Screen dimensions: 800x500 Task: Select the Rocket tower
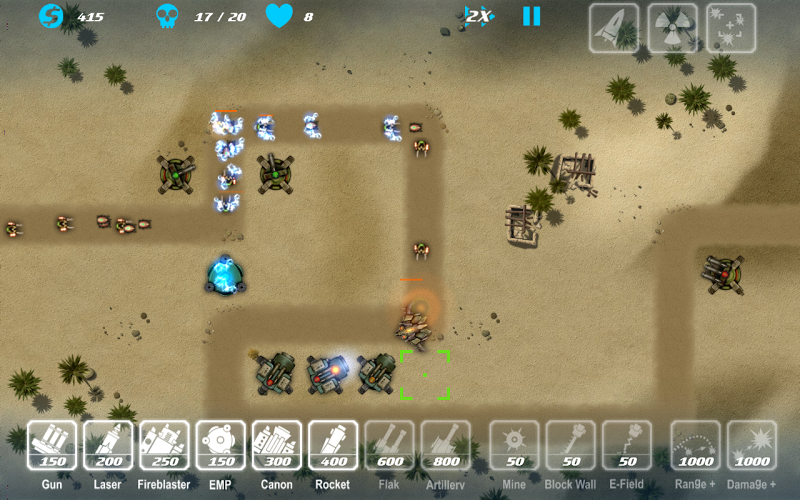point(333,445)
